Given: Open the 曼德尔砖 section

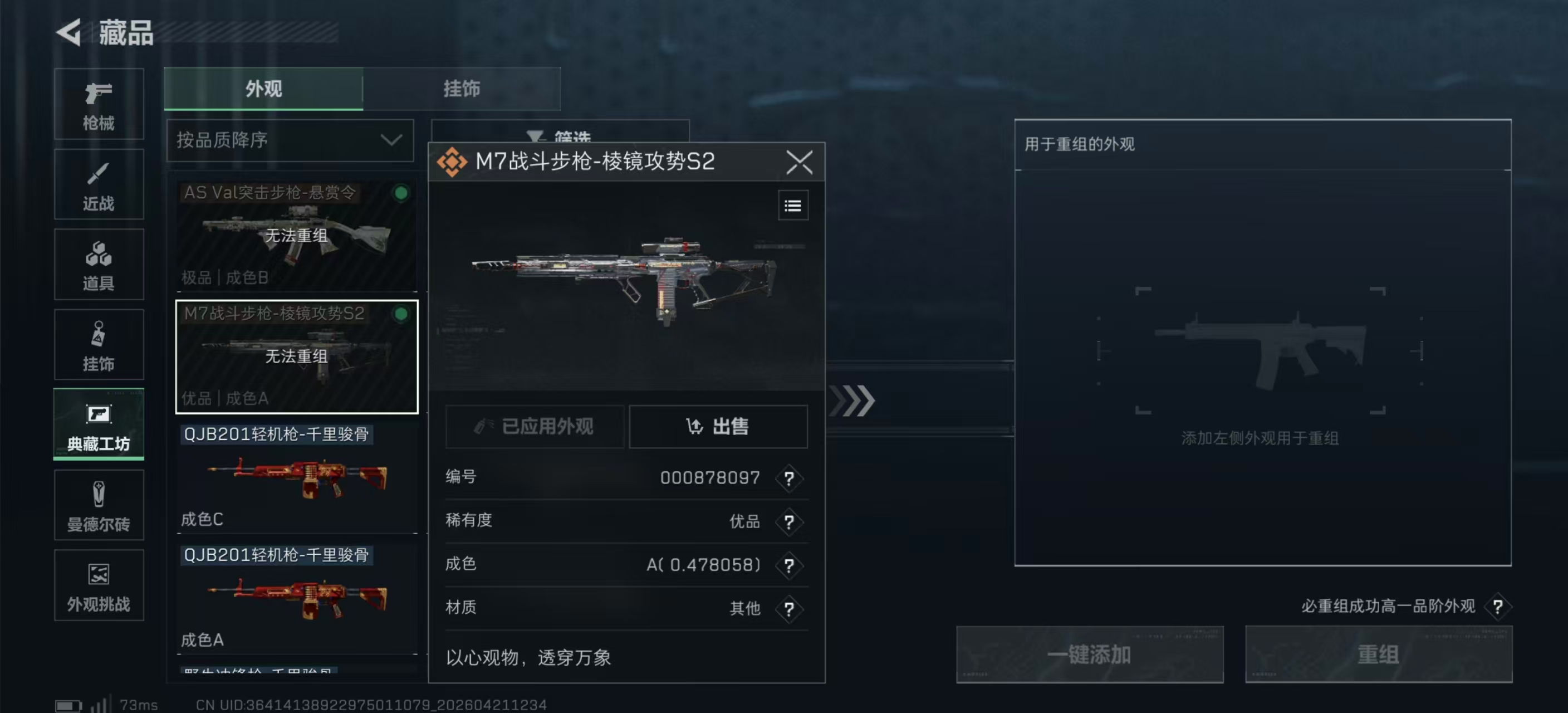Looking at the screenshot, I should (98, 505).
